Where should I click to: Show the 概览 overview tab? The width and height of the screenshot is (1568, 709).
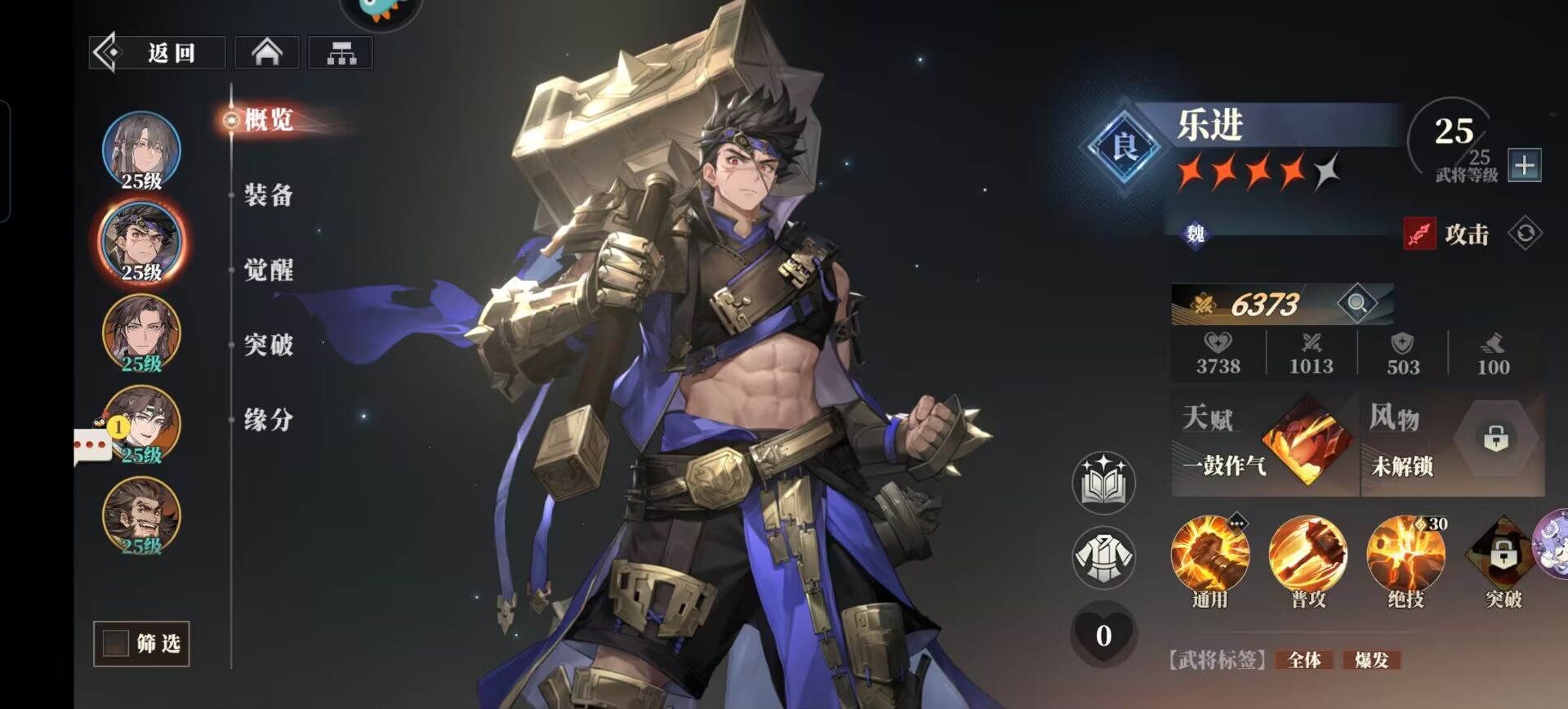269,120
